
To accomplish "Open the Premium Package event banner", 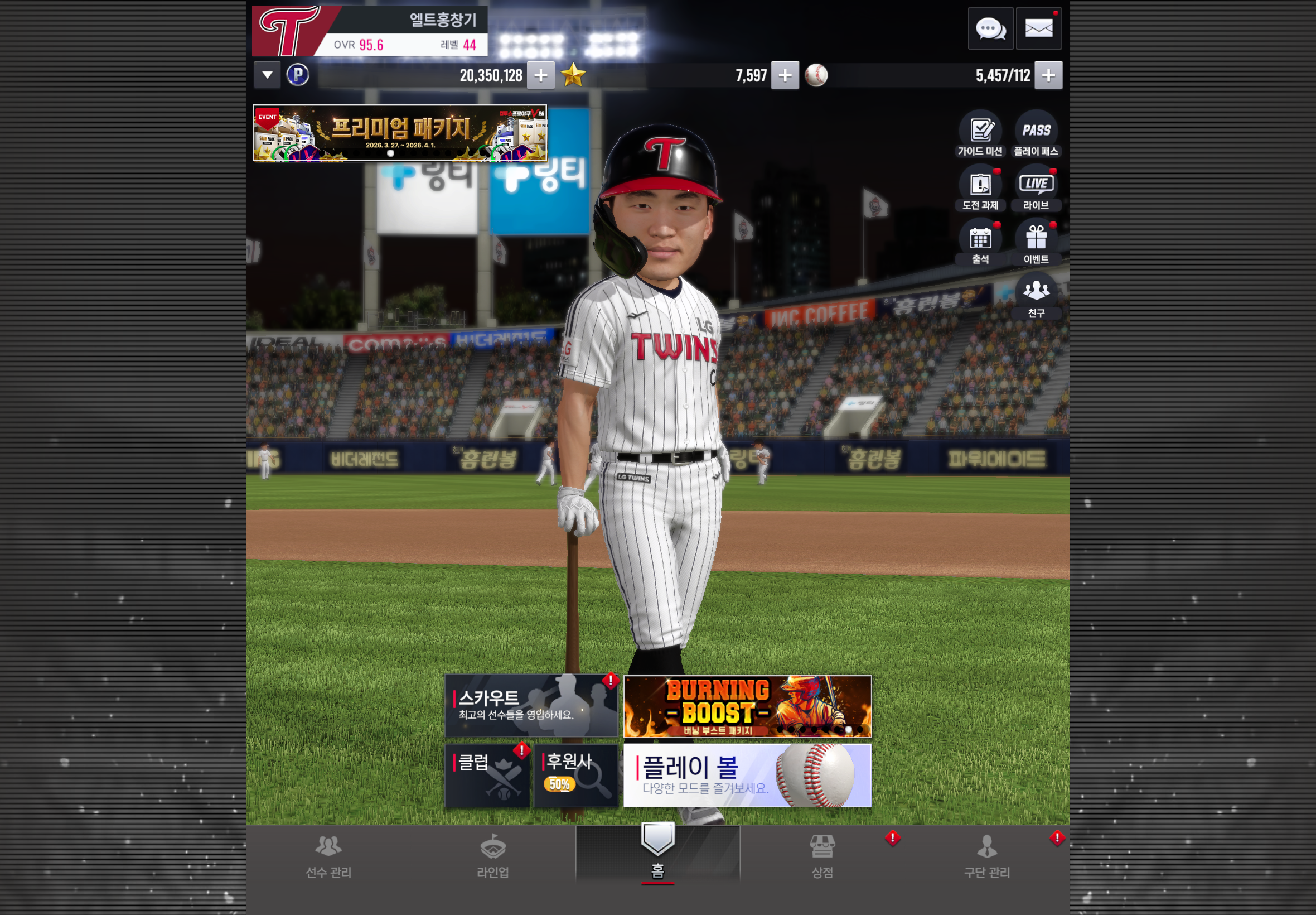I will coord(399,133).
